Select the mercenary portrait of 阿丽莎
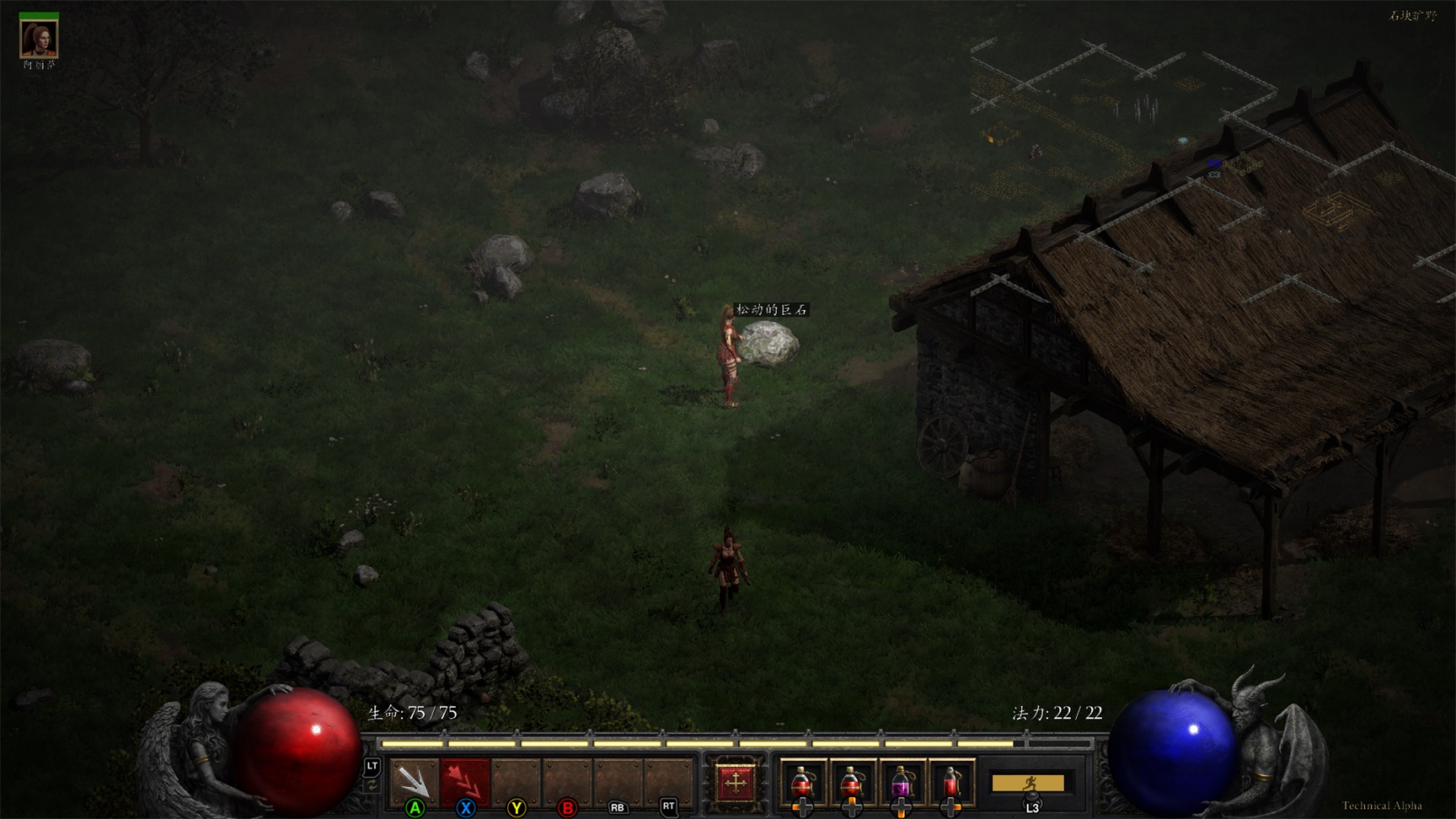Viewport: 1456px width, 819px height. click(39, 38)
